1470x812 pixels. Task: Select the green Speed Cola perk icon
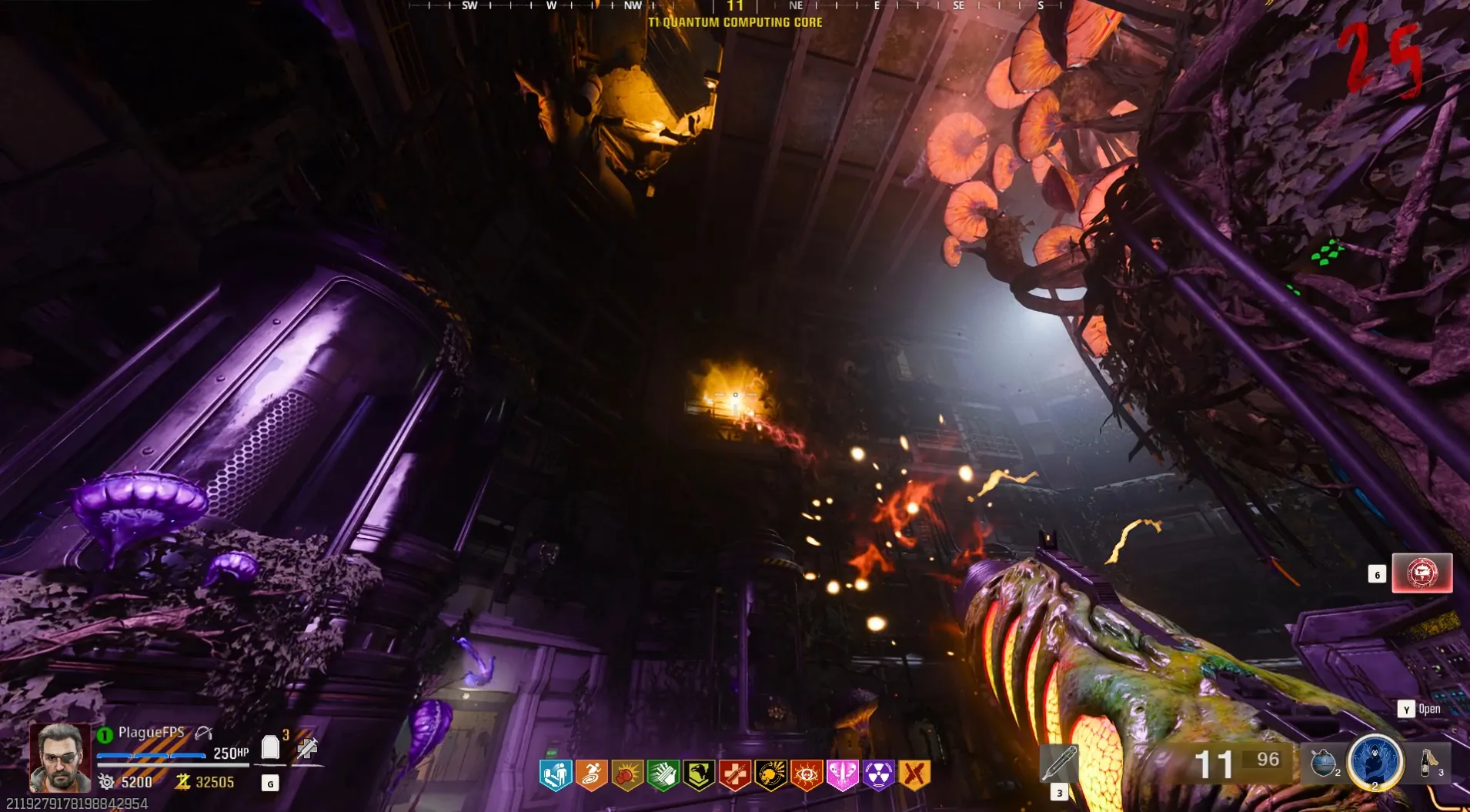tap(663, 775)
